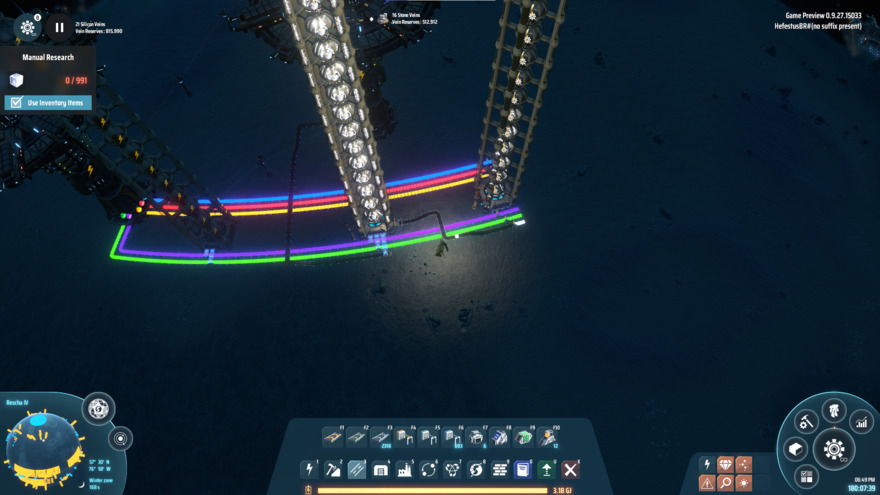Image resolution: width=880 pixels, height=495 pixels.
Task: Pick the F10 hotbar slot with count 12
Action: pos(548,437)
